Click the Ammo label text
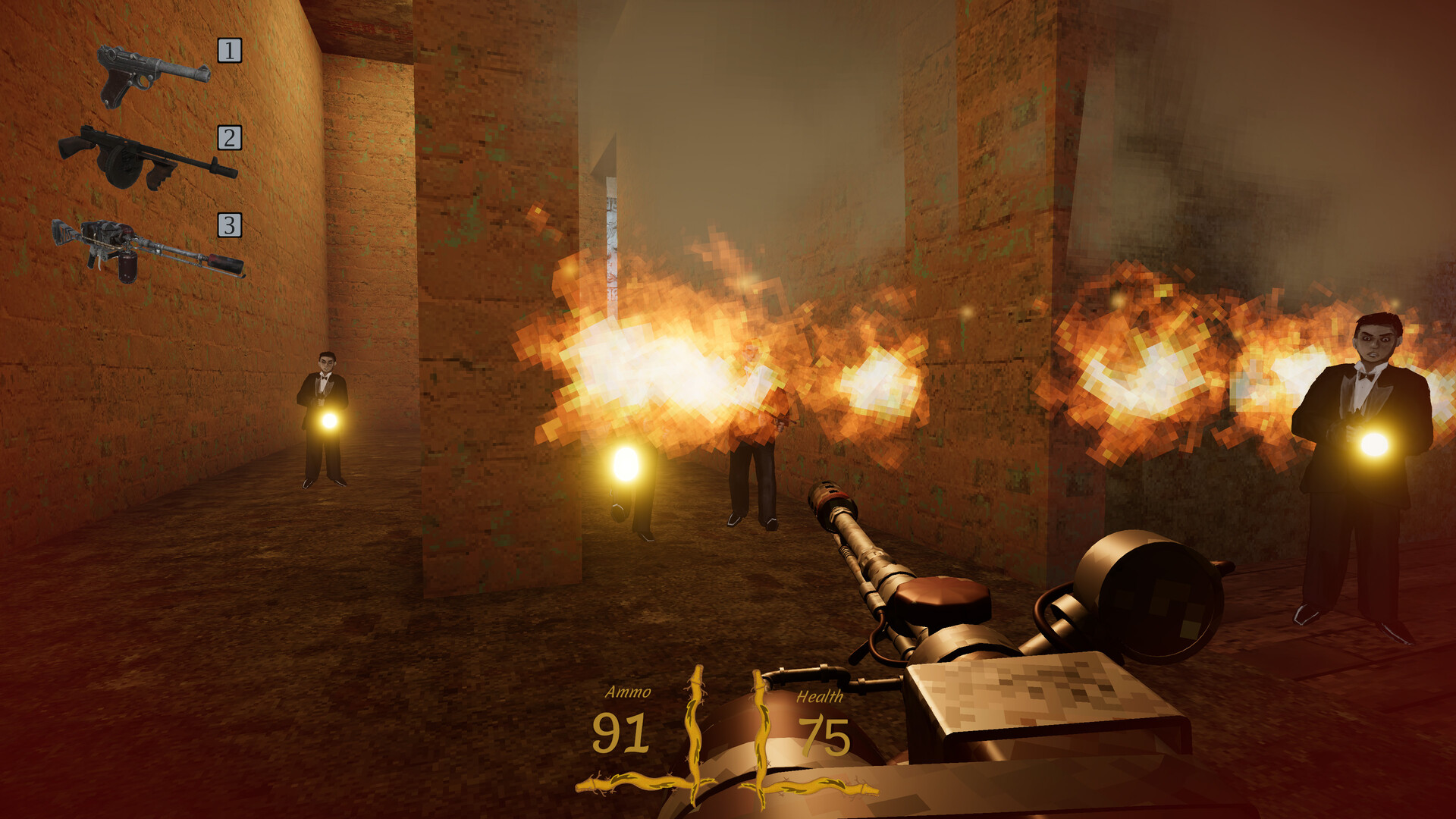1456x819 pixels. [629, 692]
